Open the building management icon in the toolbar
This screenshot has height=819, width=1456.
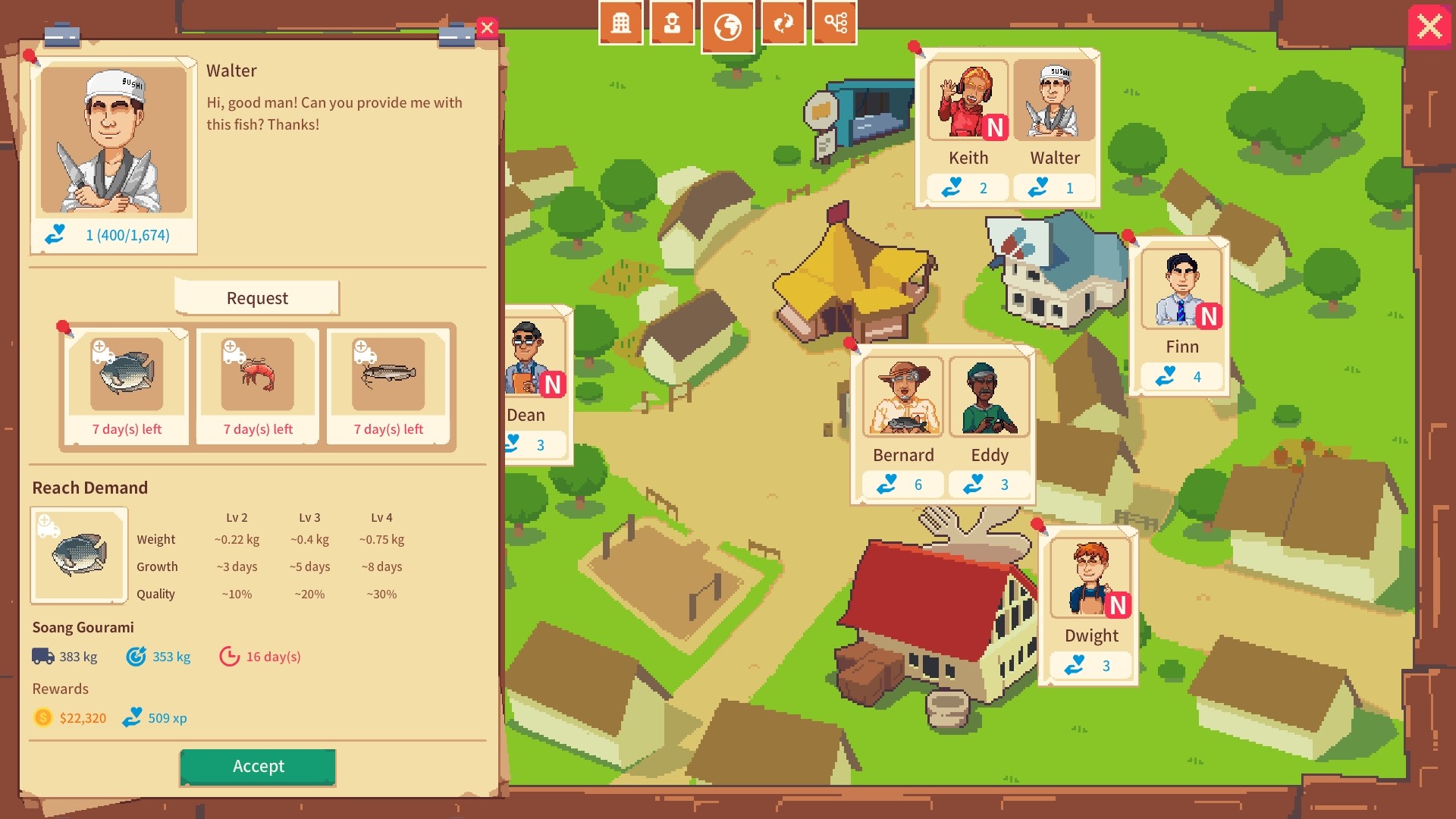coord(620,23)
